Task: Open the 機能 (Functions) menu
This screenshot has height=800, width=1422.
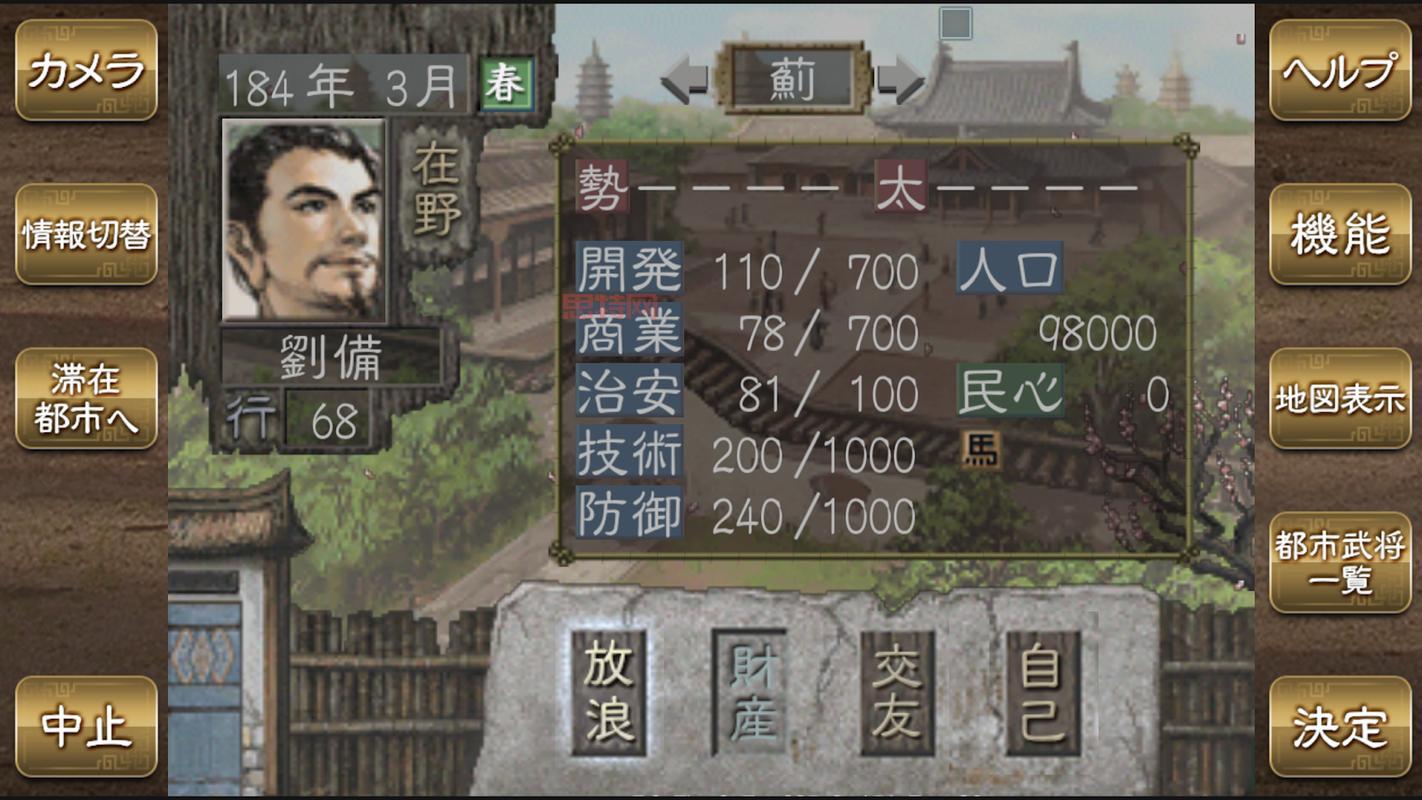Action: [1340, 234]
